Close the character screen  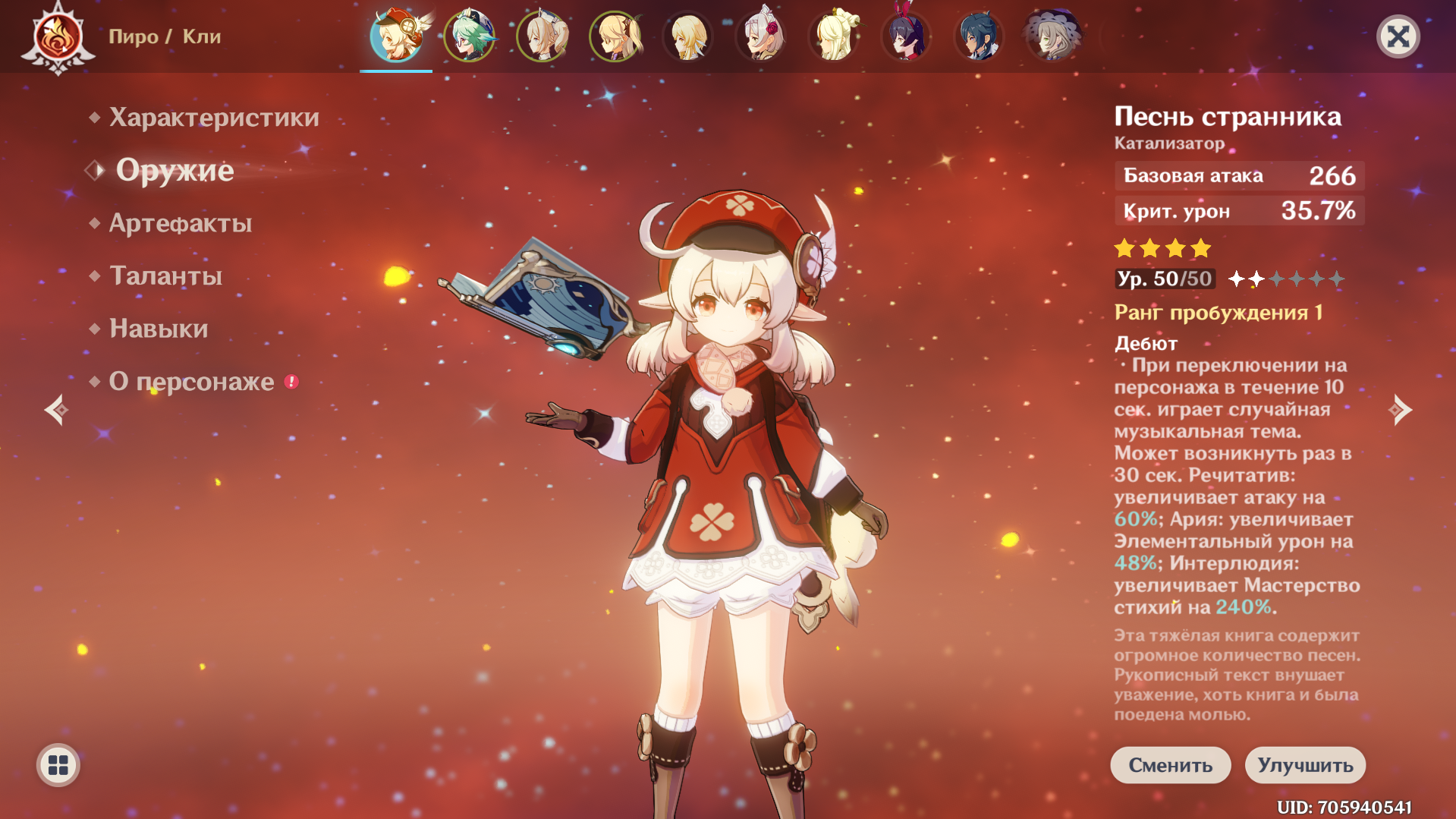pyautogui.click(x=1398, y=36)
